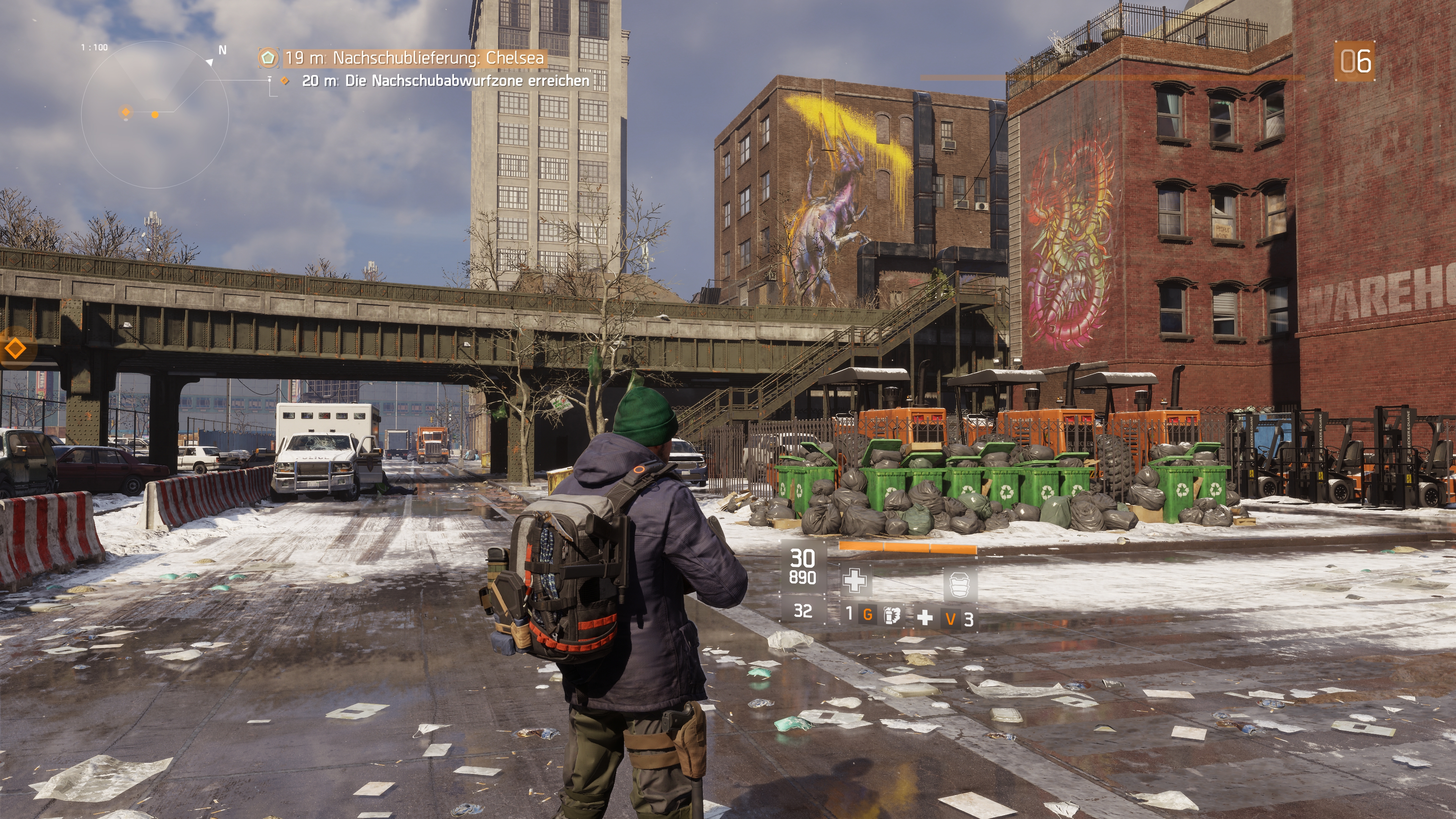Activate the outlined-cross First Aid skill
The width and height of the screenshot is (1456, 819).
[x=854, y=581]
